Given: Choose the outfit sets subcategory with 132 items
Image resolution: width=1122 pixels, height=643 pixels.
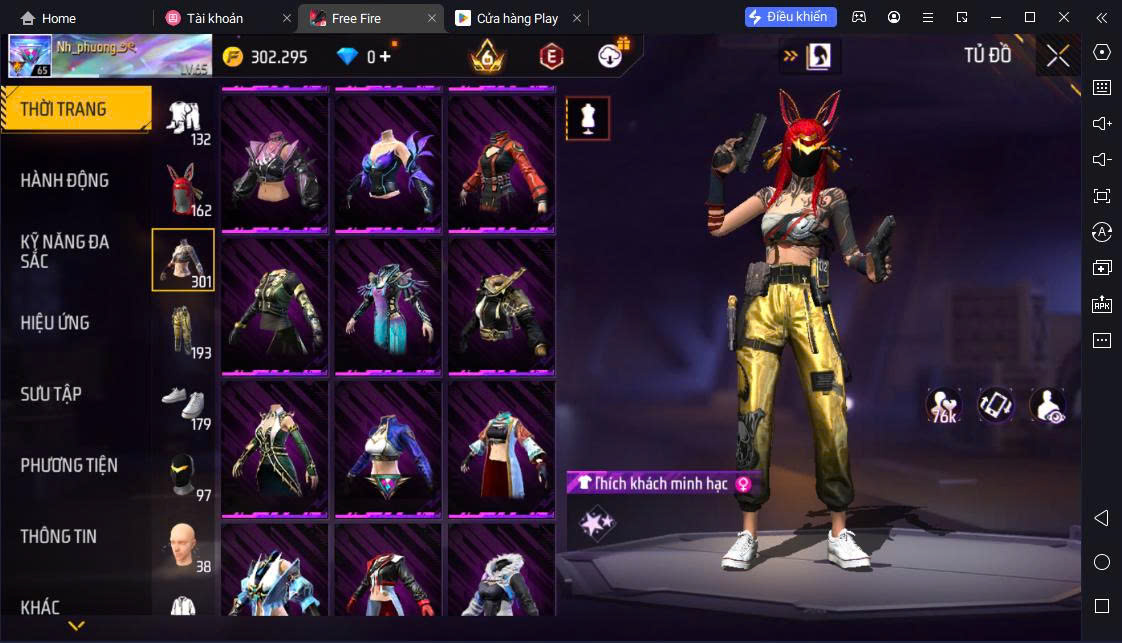Looking at the screenshot, I should 184,120.
